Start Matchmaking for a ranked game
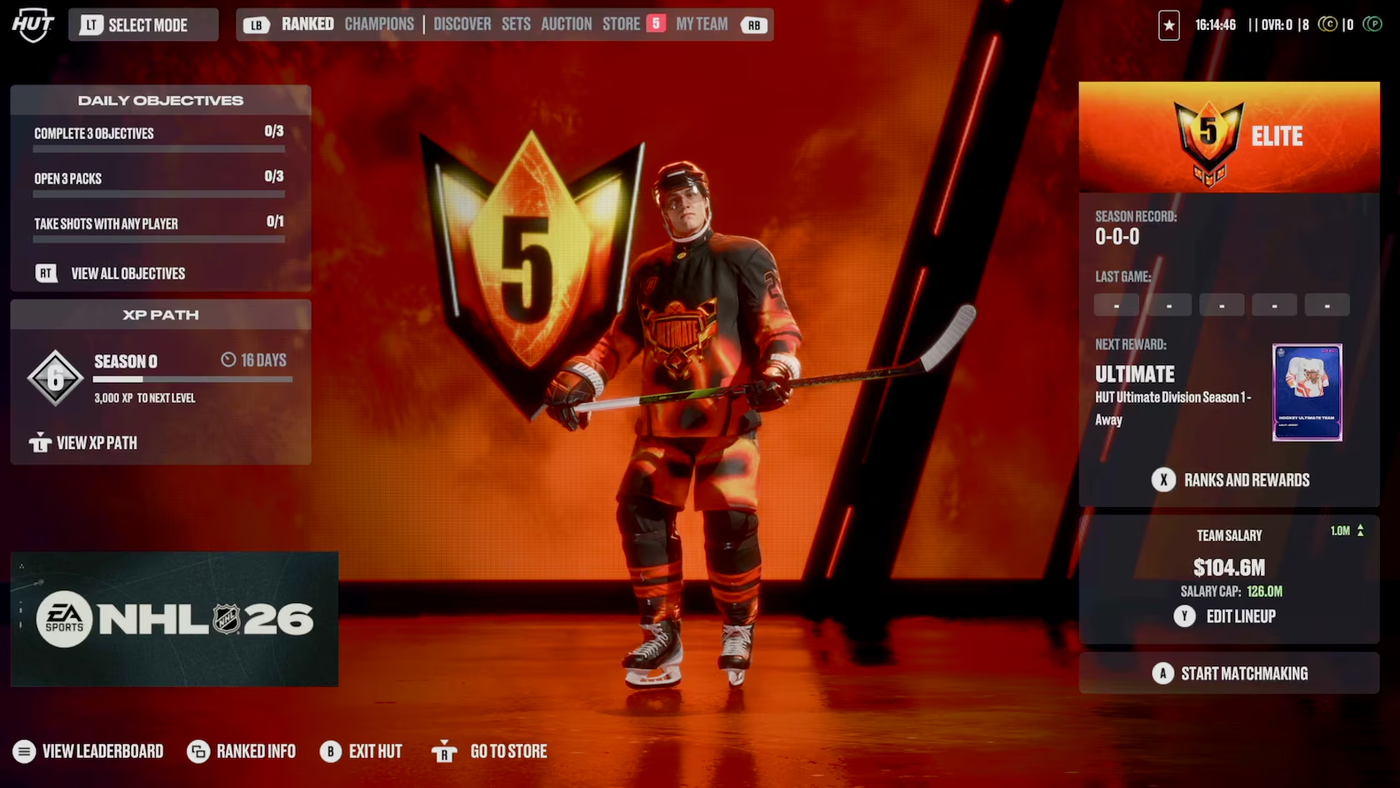 pyautogui.click(x=1243, y=674)
